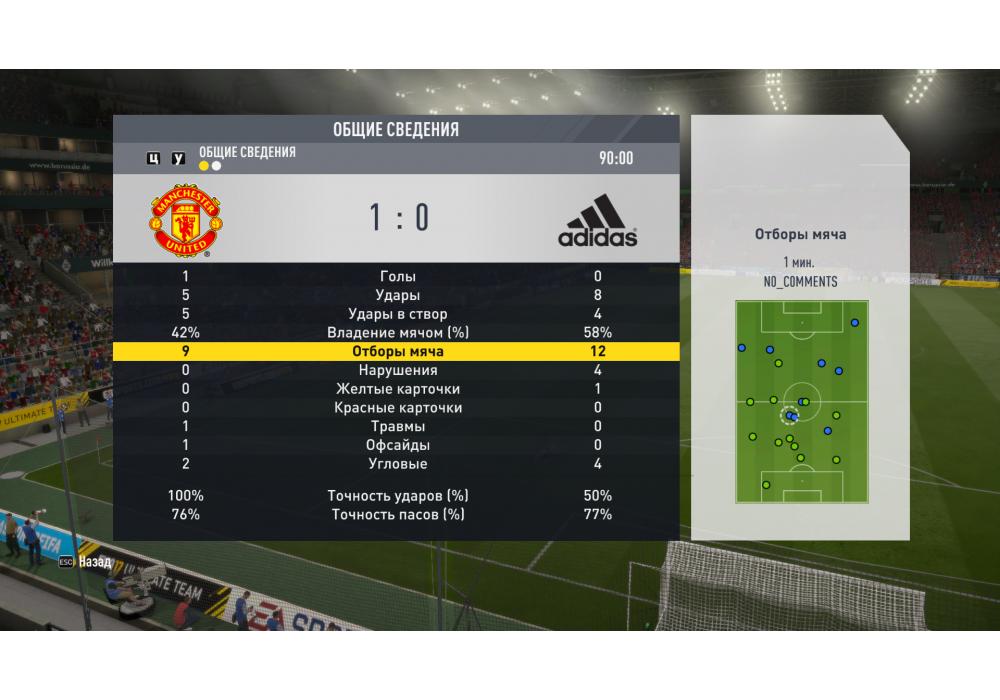Image resolution: width=1000 pixels, height=700 pixels.
Task: Select the Точность ударов row
Action: [397, 496]
